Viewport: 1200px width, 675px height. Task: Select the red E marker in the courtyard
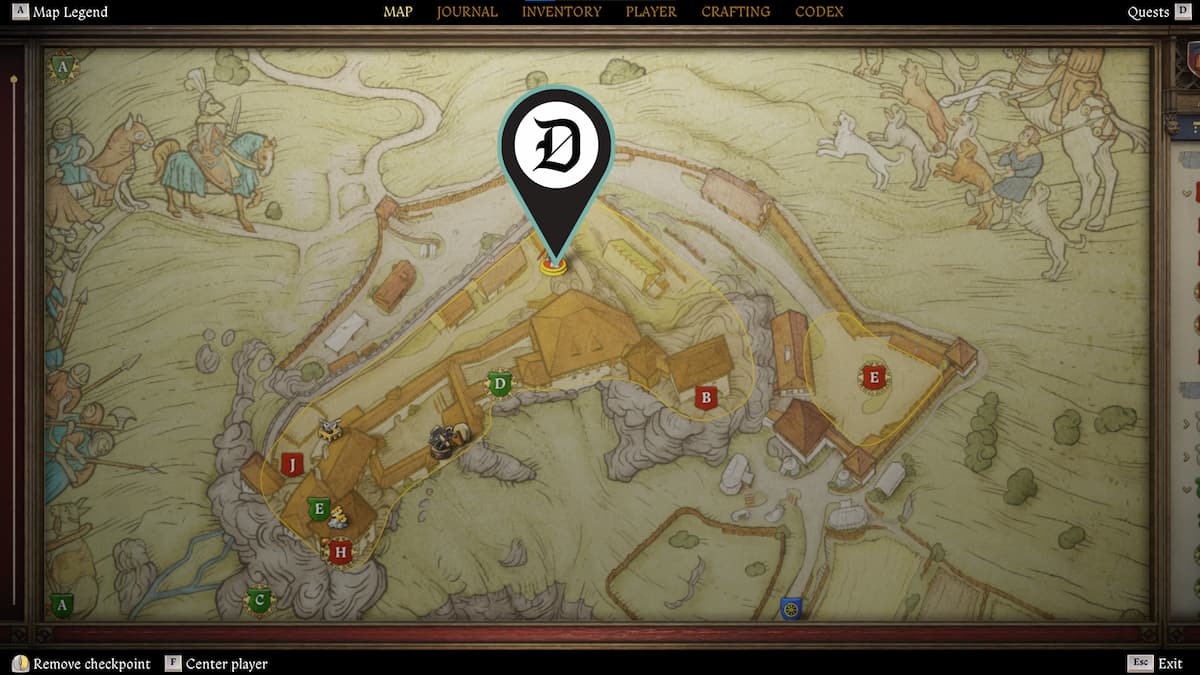[874, 377]
